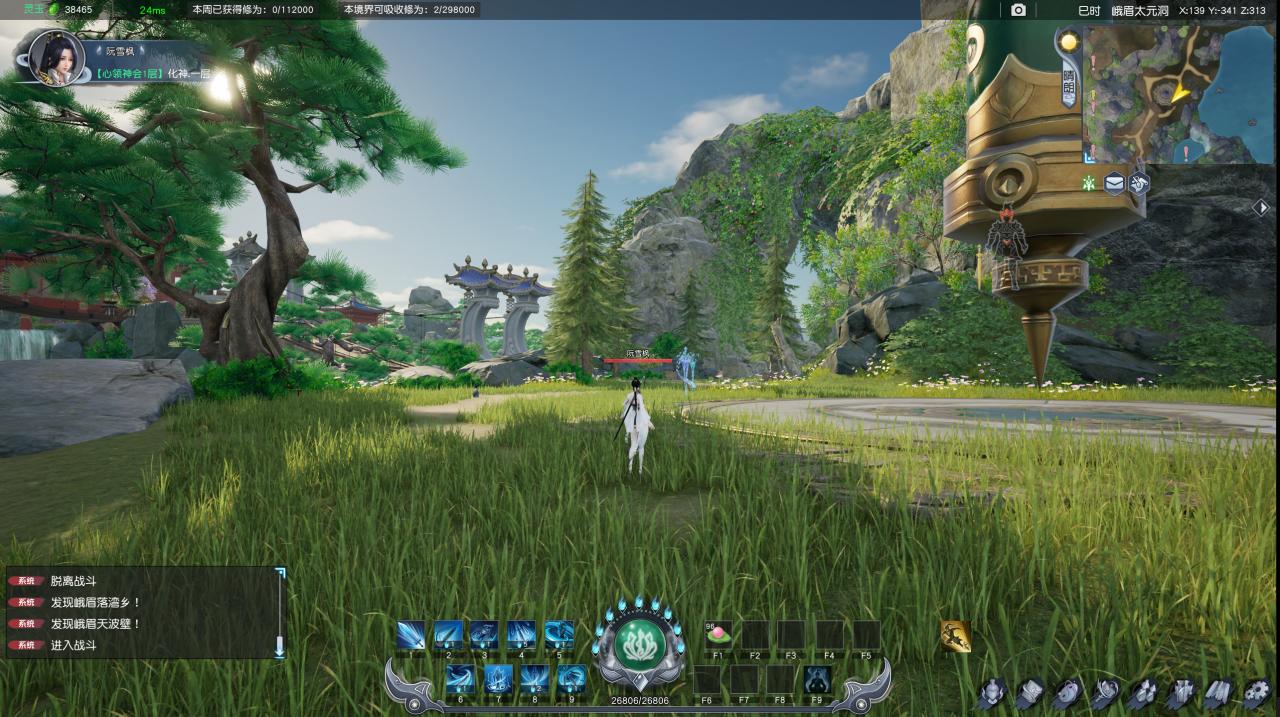Cast the skill in hotbar slot 5
Viewport: 1280px width, 717px height.
coord(558,635)
